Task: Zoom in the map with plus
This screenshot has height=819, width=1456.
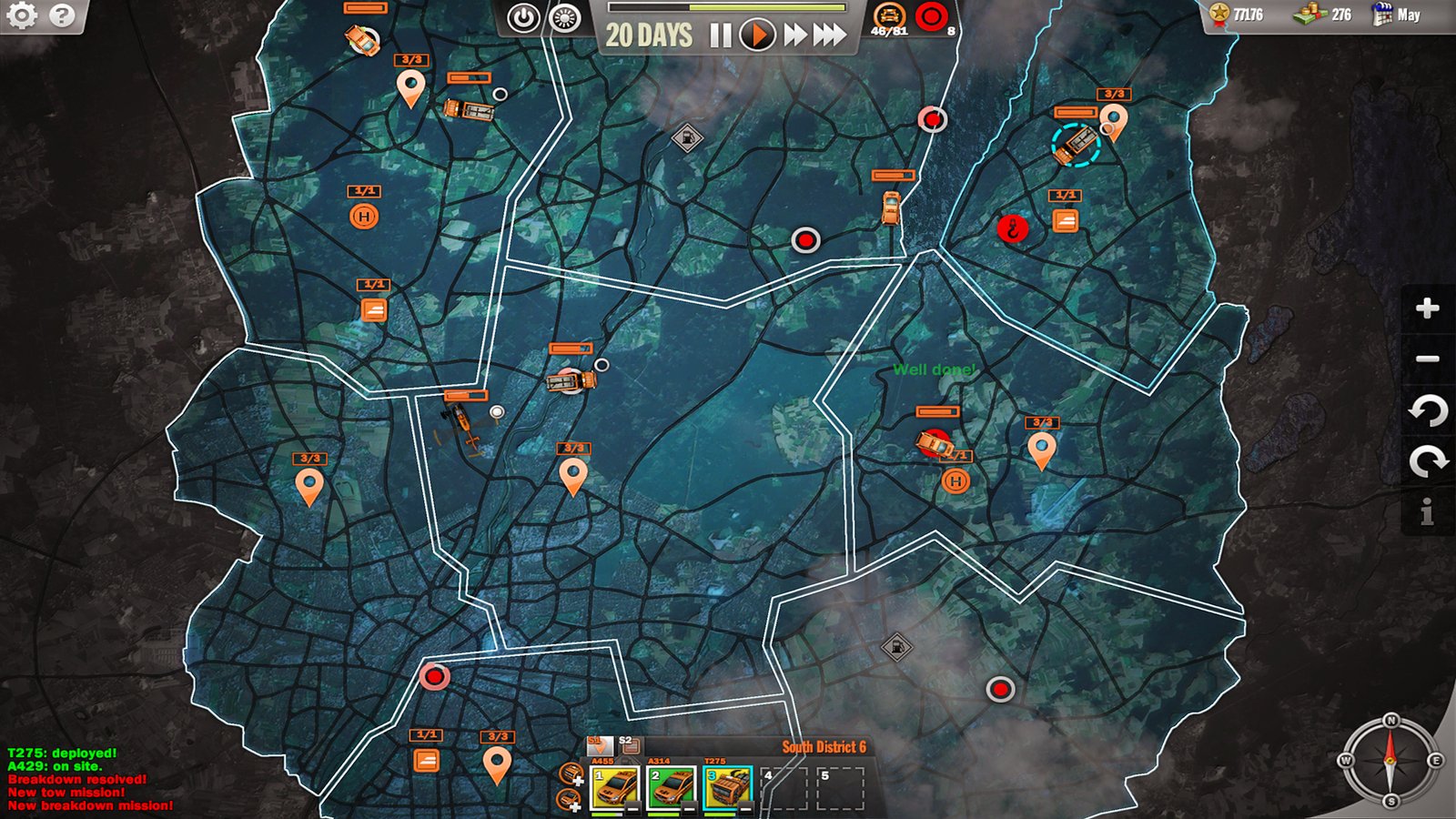Action: tap(1427, 308)
